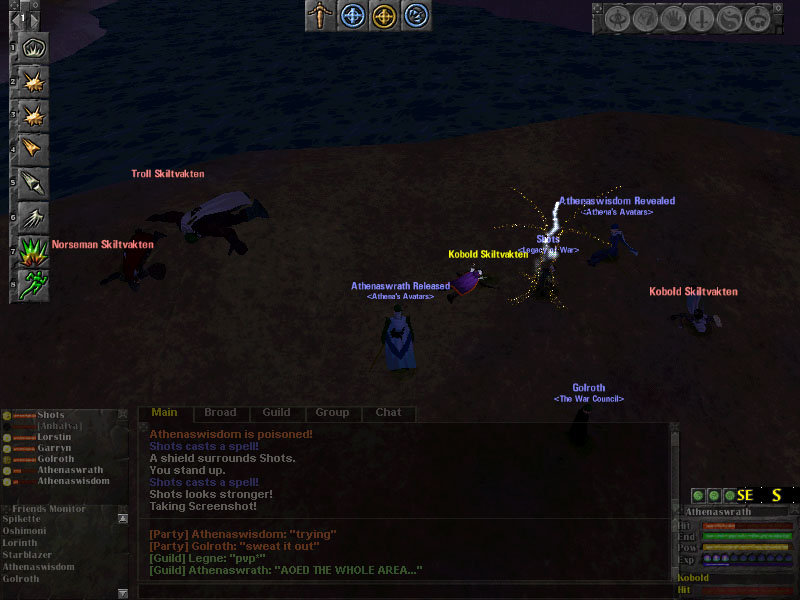Activate the arrowhead ability in slot 4

coord(34,149)
